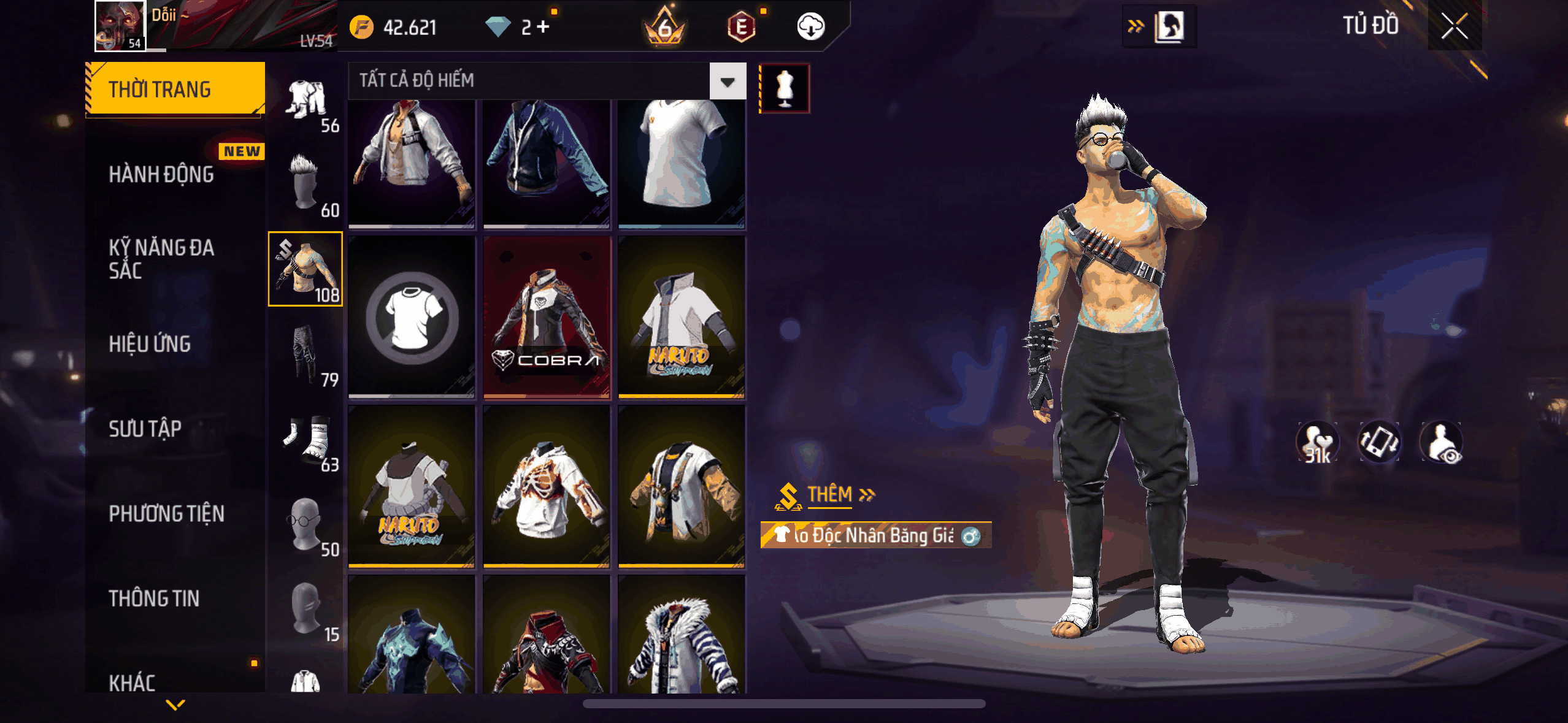Add diamonds with the plus button
This screenshot has width=1568, height=723.
click(543, 27)
